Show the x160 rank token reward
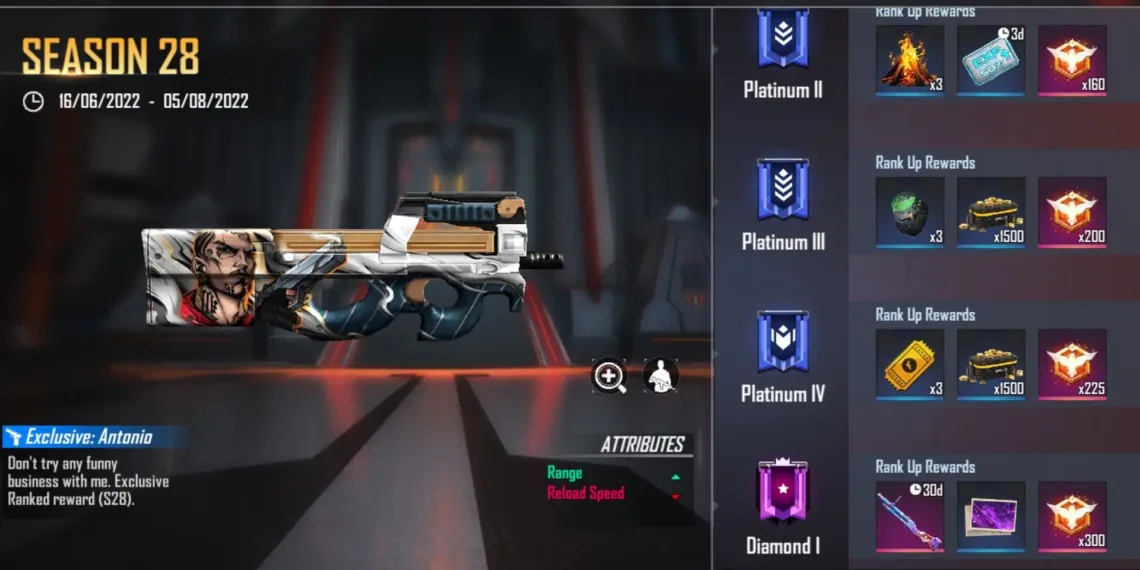Screen dimensions: 1140x570 pos(1072,60)
